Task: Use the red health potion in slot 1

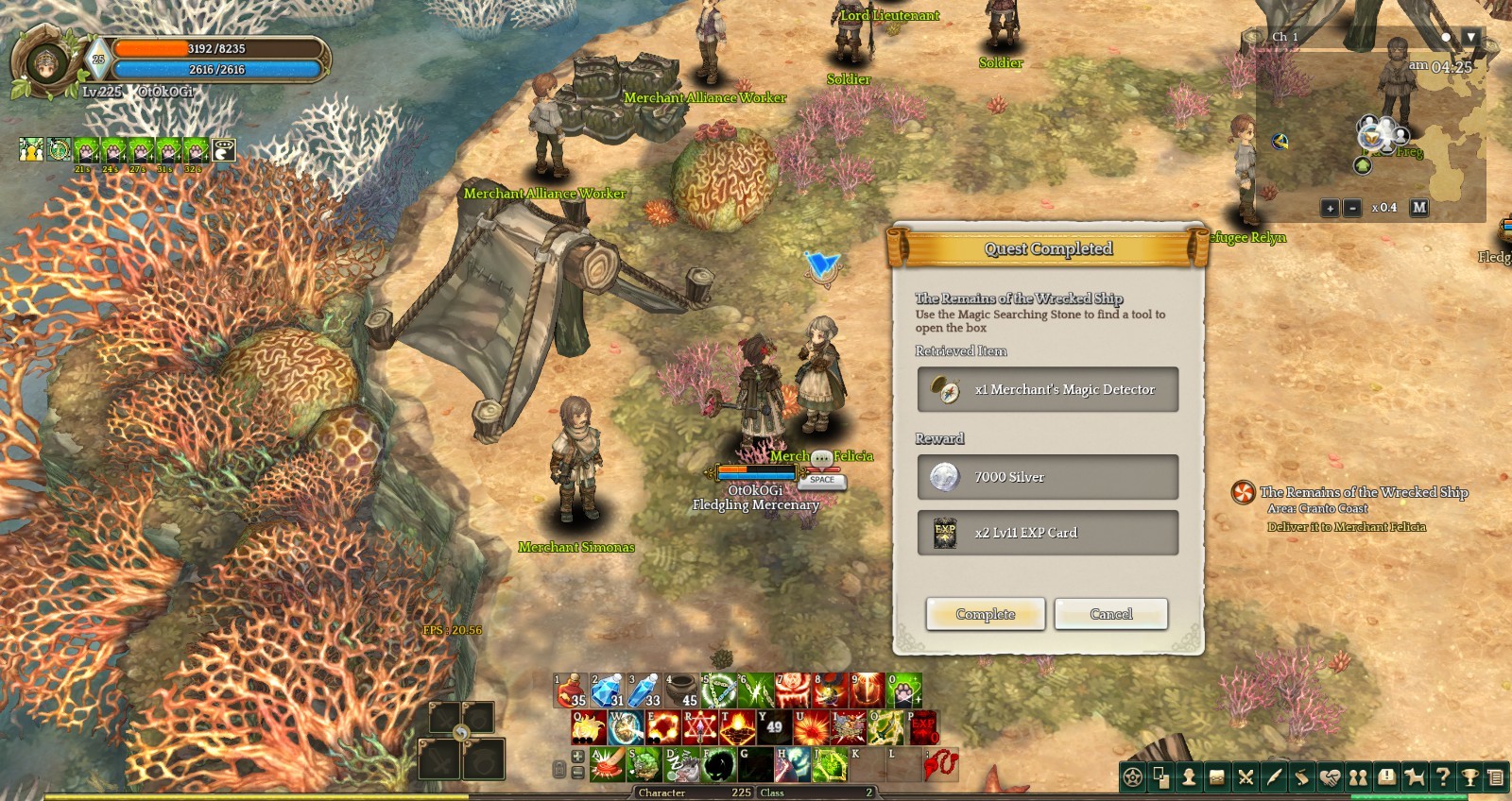Action: 571,690
